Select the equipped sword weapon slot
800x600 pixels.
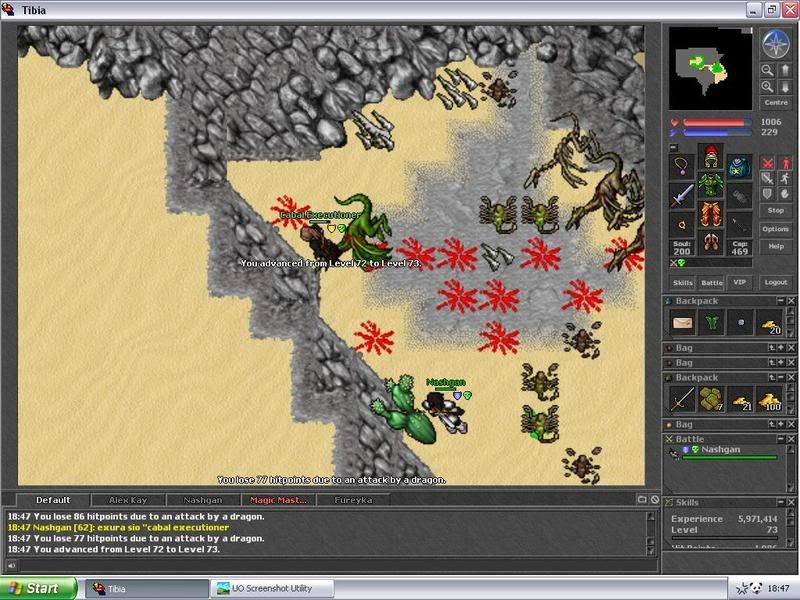click(x=682, y=196)
